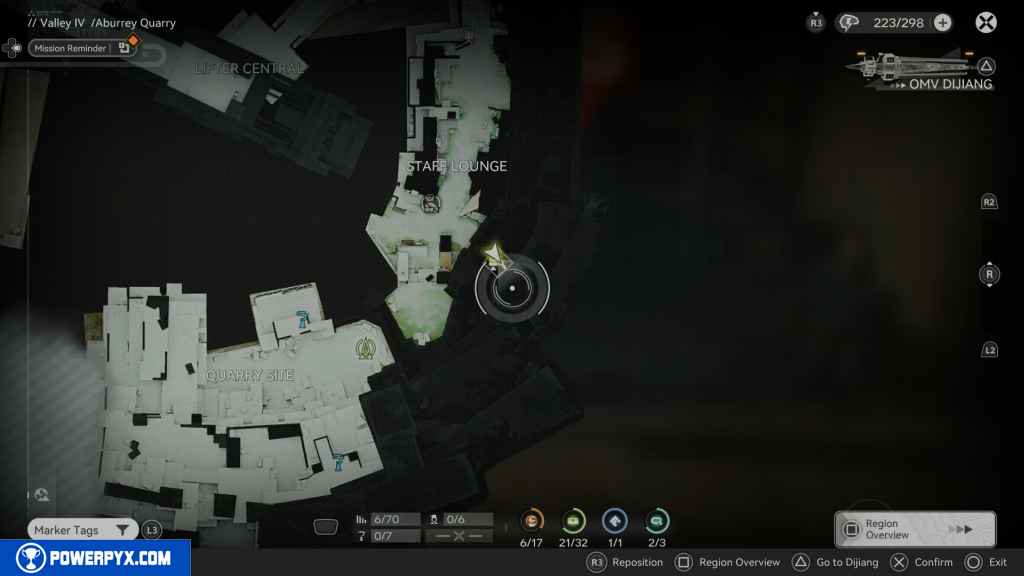Select the teal marker at the quarry's bottom
This screenshot has width=1024, height=576.
tap(340, 461)
